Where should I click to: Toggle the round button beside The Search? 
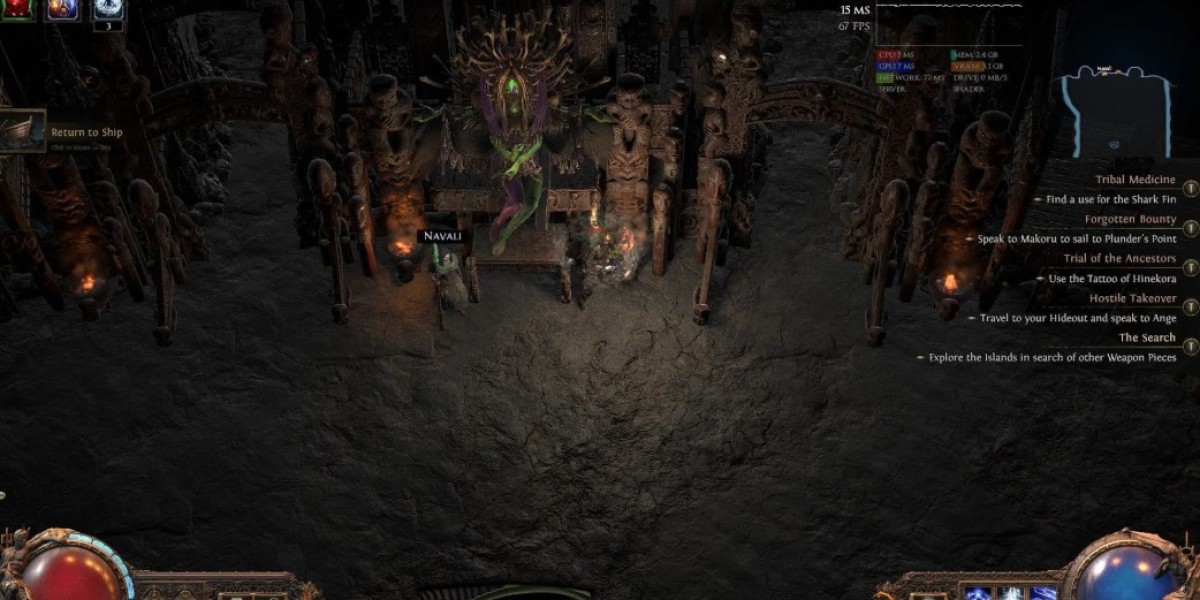point(1190,347)
